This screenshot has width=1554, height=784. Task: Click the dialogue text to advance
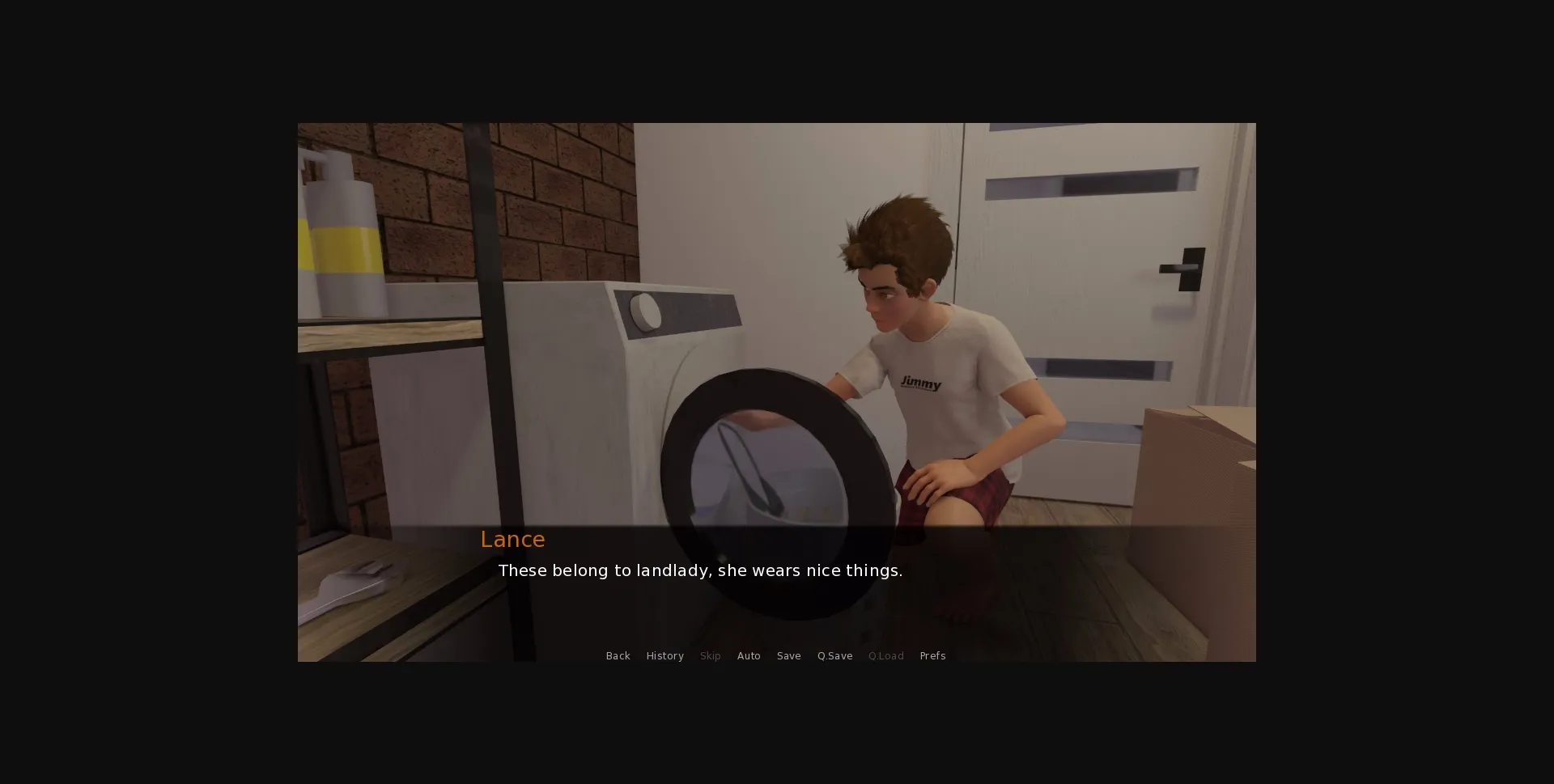pyautogui.click(x=700, y=570)
